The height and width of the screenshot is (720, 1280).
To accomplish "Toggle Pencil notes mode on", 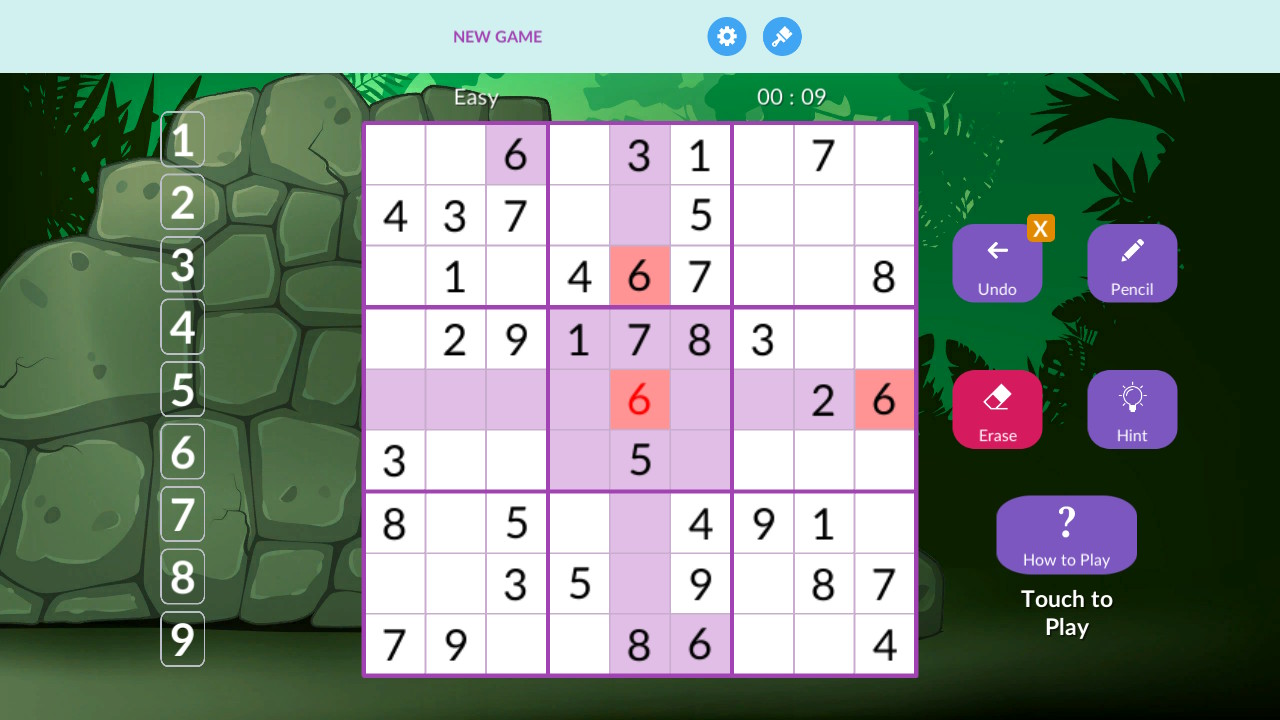I will coord(1132,263).
